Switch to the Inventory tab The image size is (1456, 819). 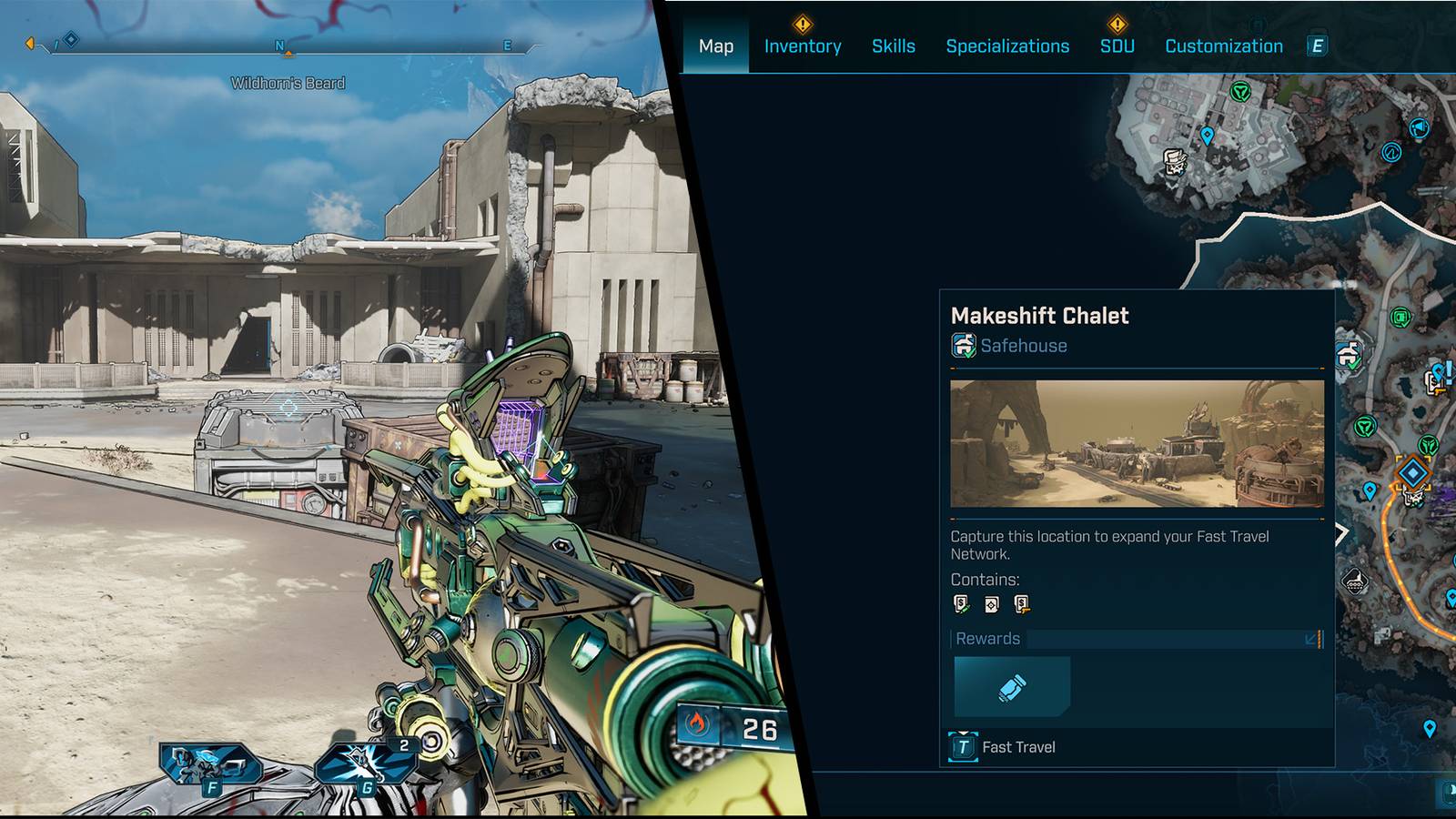click(x=804, y=46)
